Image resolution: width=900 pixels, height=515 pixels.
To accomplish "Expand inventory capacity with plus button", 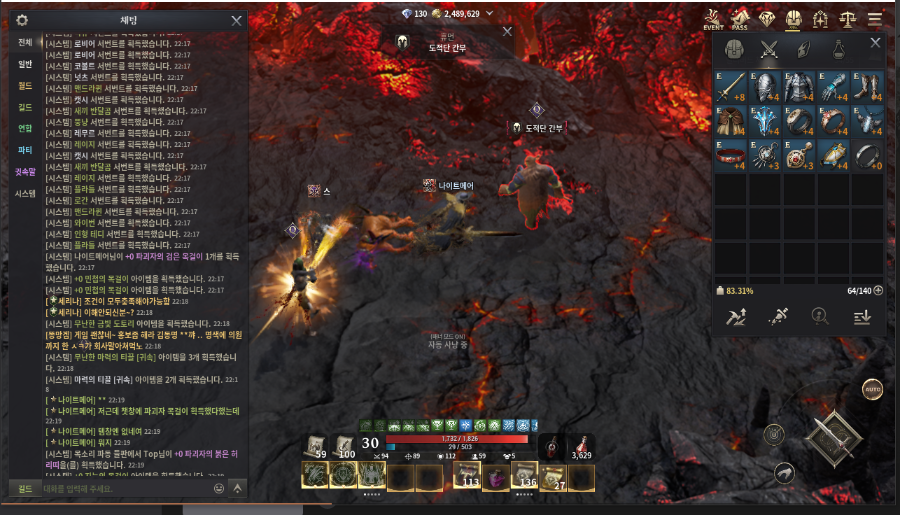I will point(879,291).
